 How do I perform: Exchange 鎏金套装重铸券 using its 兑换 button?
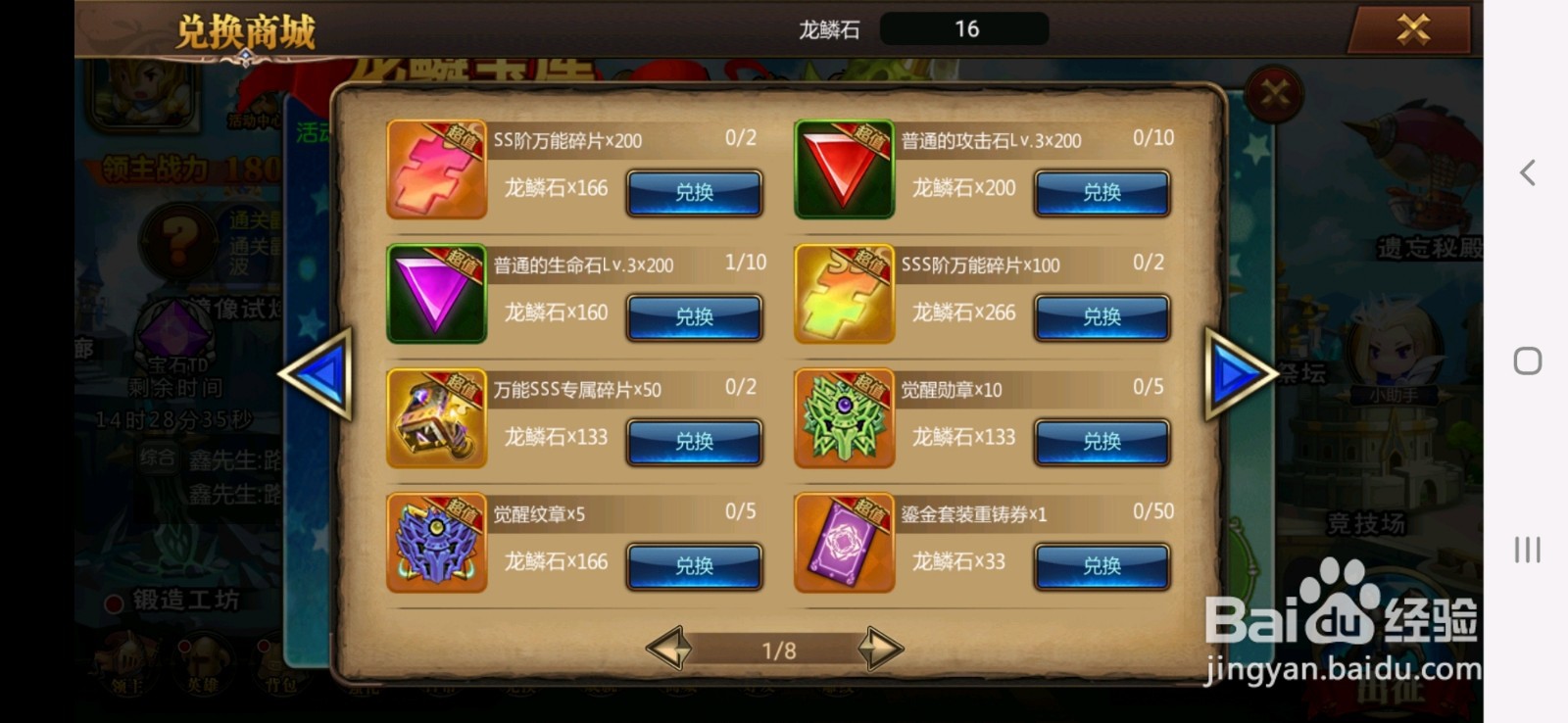pyautogui.click(x=1102, y=566)
